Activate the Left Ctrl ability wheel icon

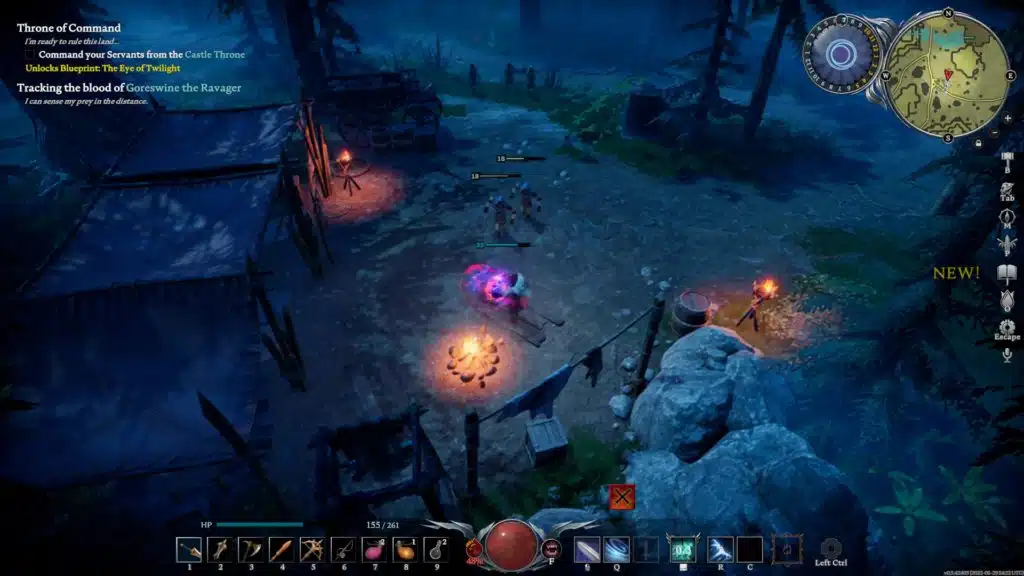[830, 548]
